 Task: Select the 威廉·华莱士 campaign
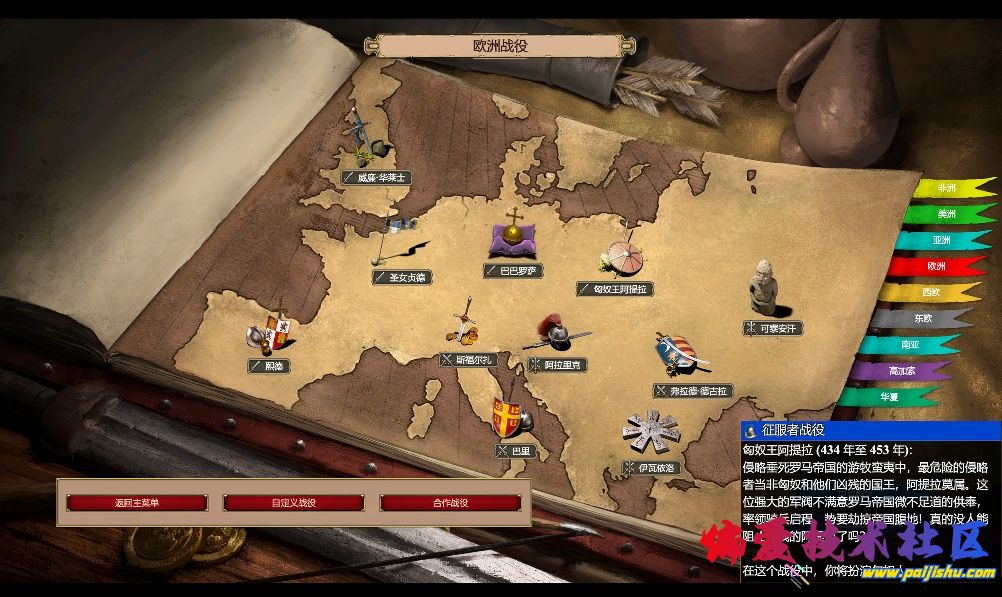coord(377,177)
